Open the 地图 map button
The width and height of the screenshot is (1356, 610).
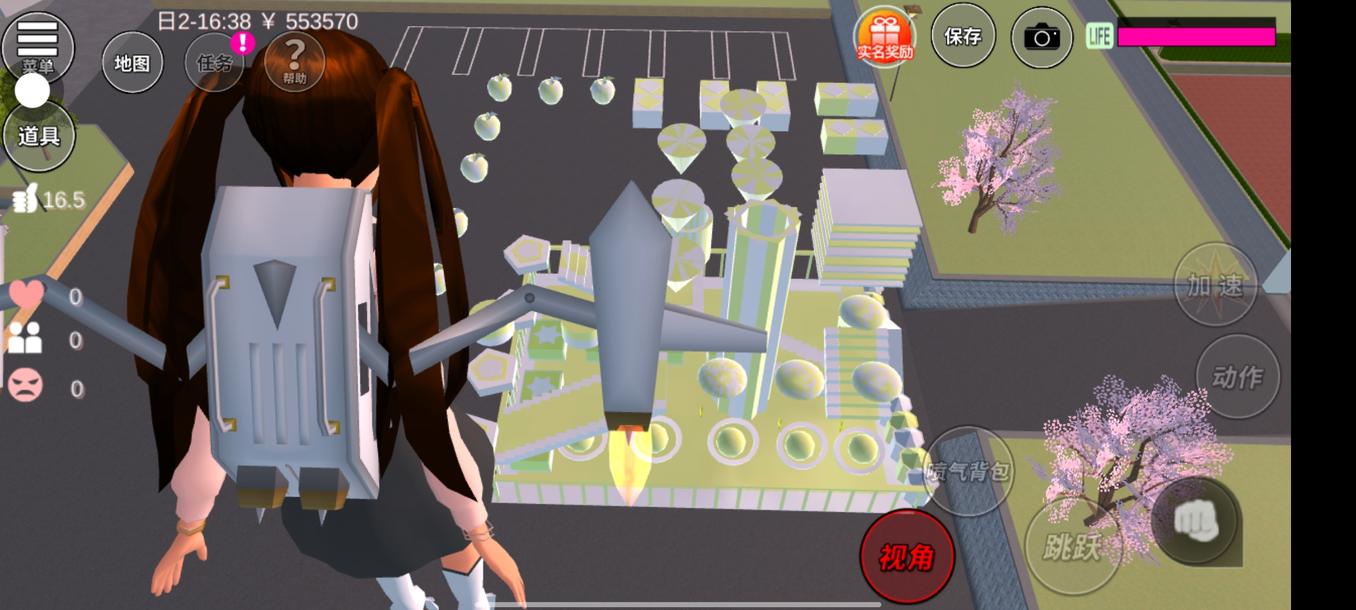point(132,62)
